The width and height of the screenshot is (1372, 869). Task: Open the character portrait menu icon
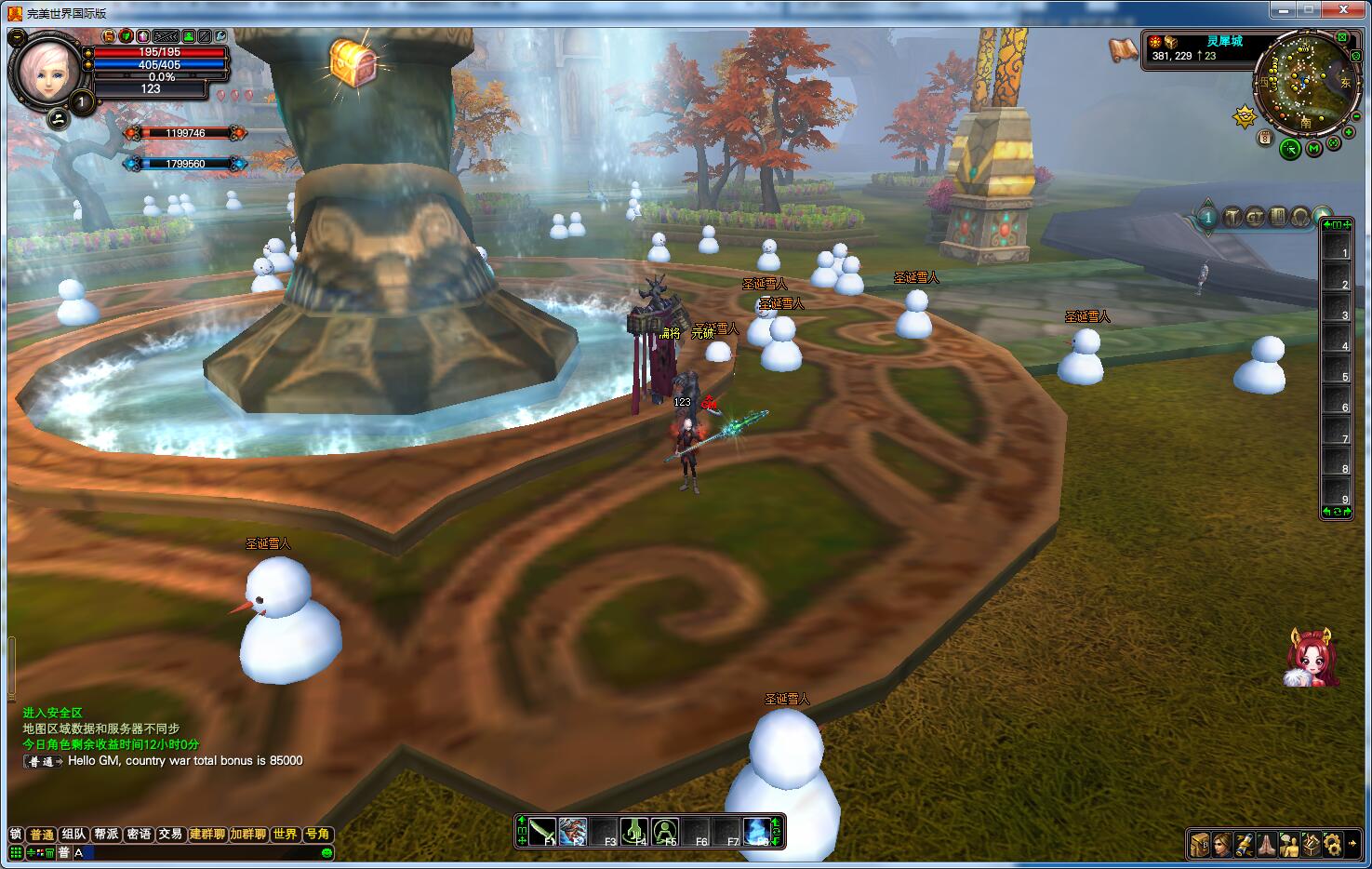click(1222, 844)
